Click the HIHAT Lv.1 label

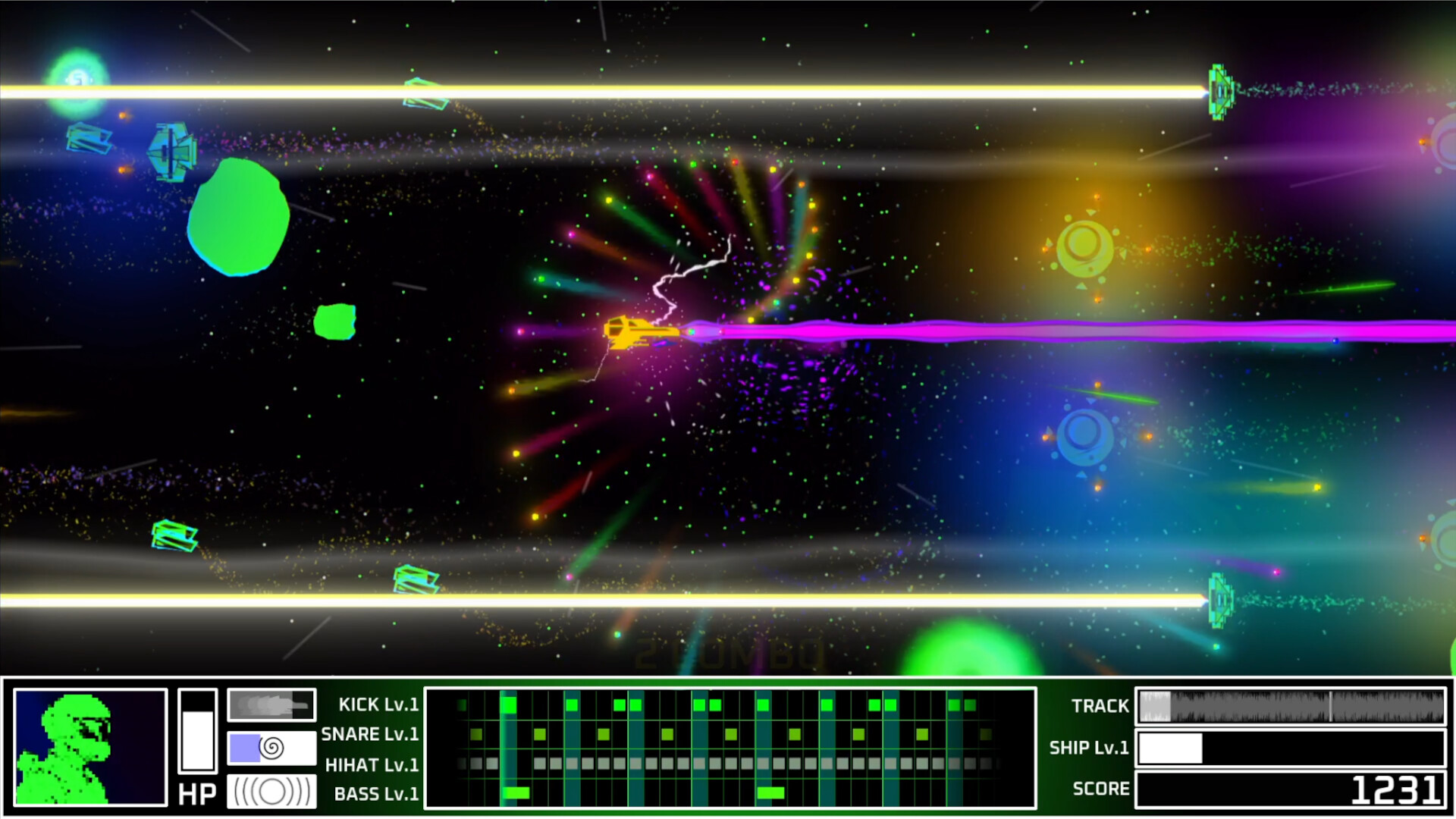[372, 764]
